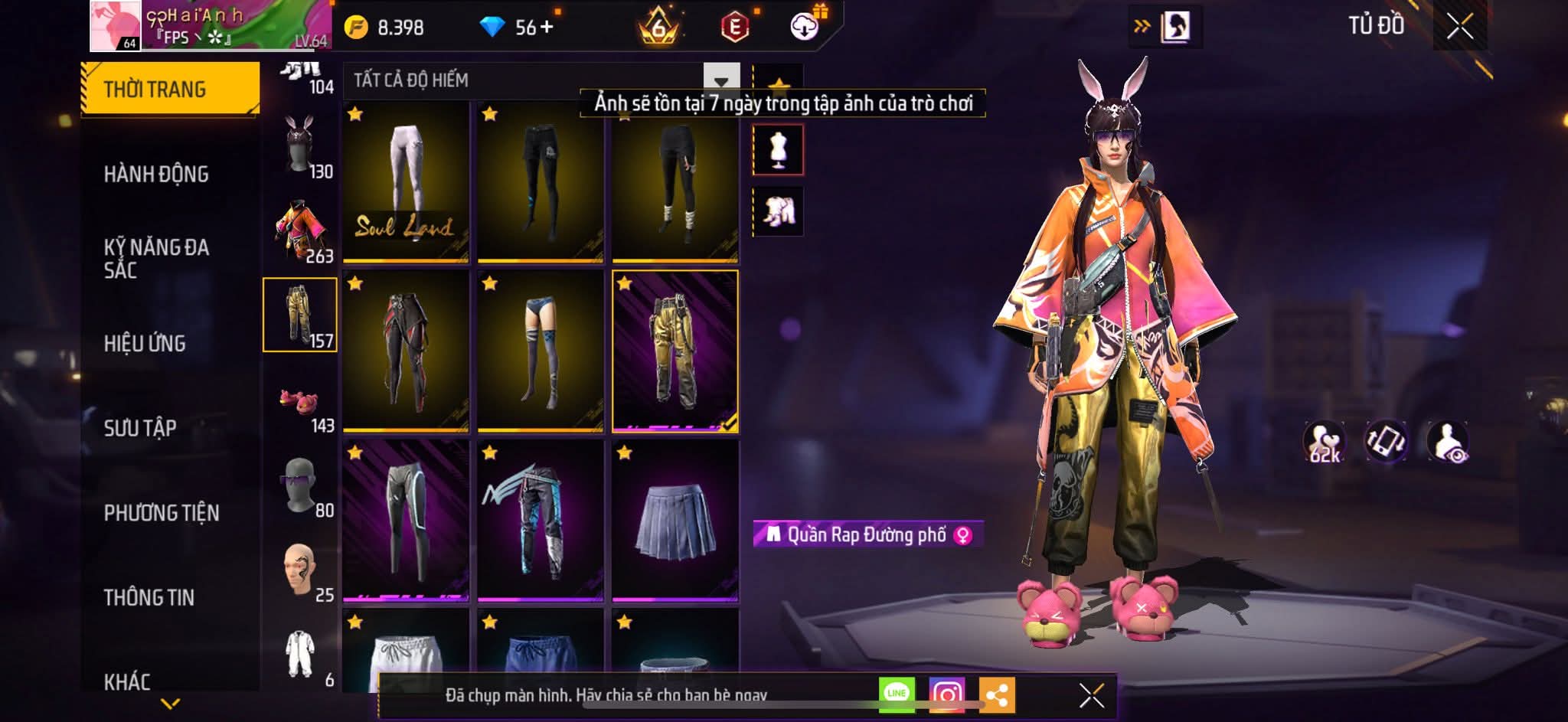Open the KỸ NĂNG ĐA SẮC tab

click(x=156, y=258)
